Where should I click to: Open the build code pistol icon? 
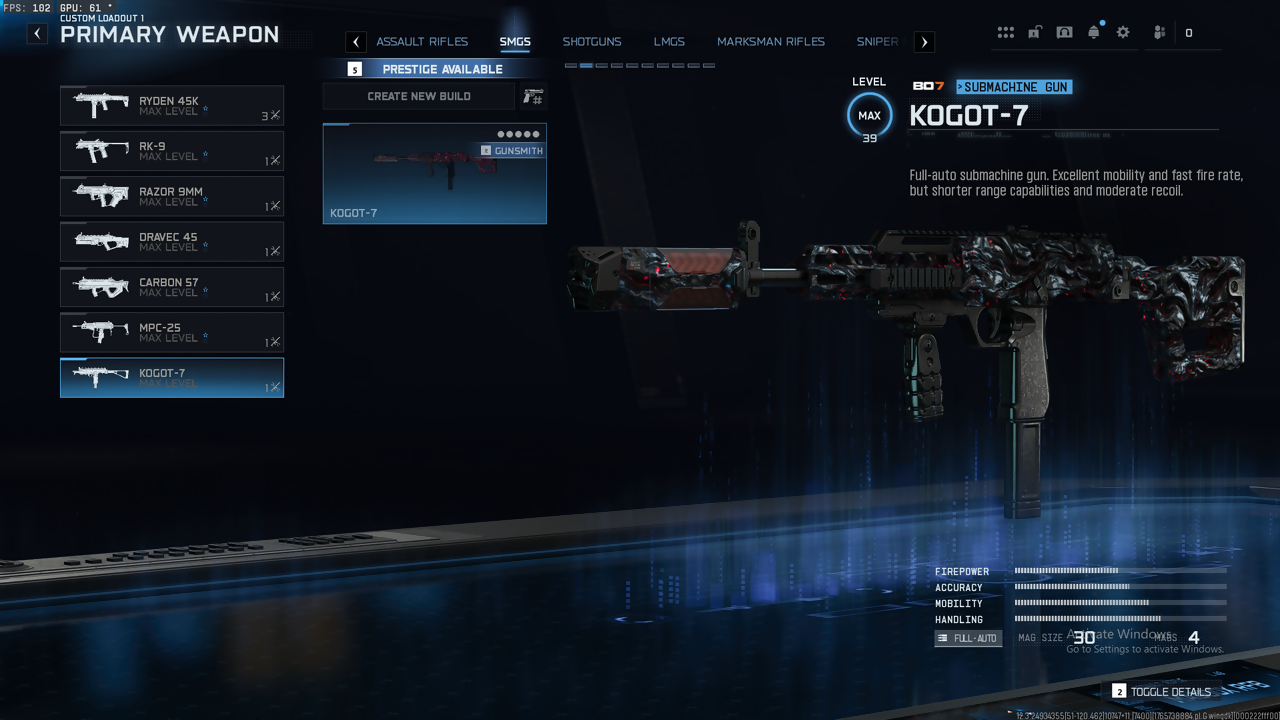click(x=533, y=96)
